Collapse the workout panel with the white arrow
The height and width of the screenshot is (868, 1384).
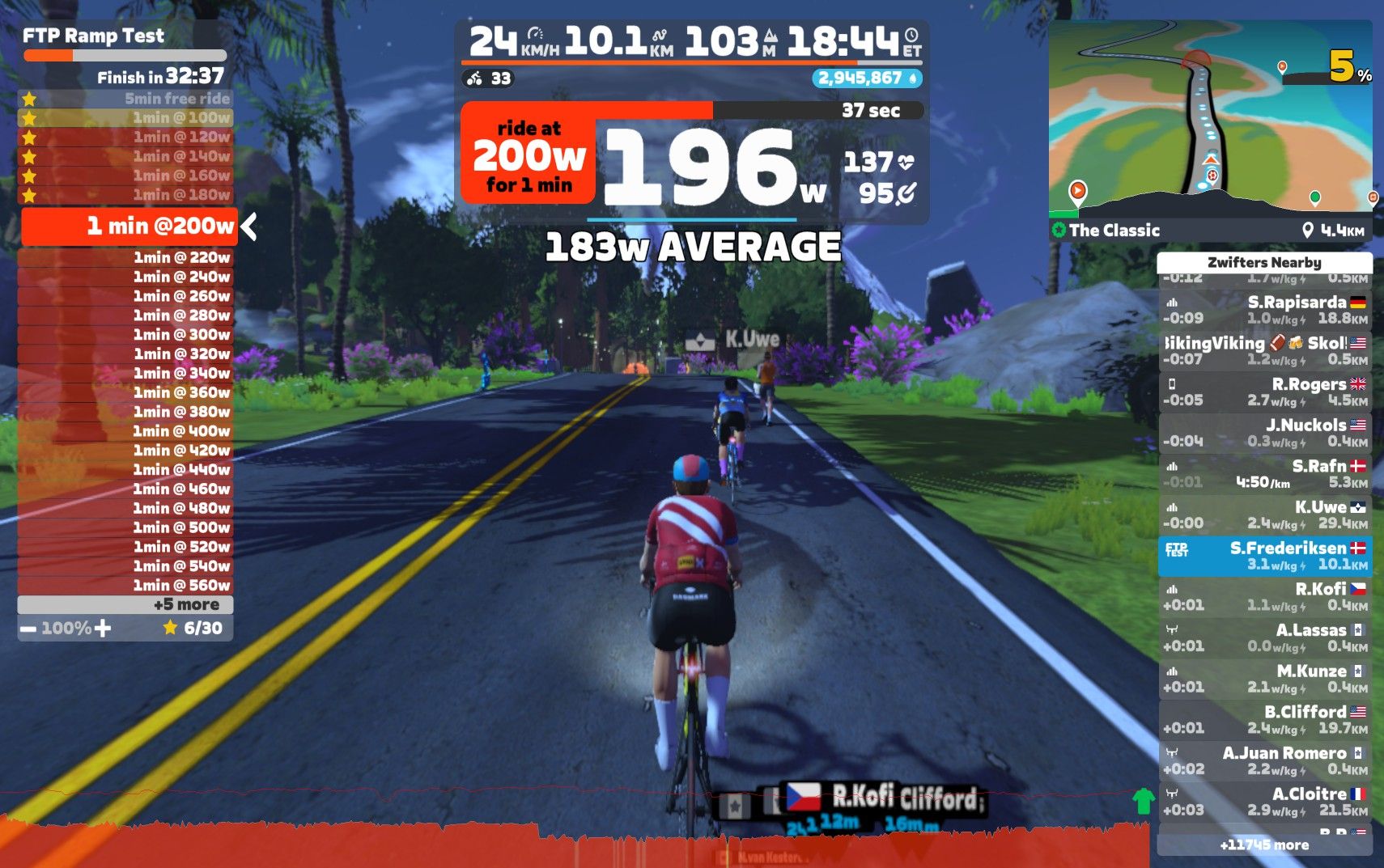click(249, 227)
